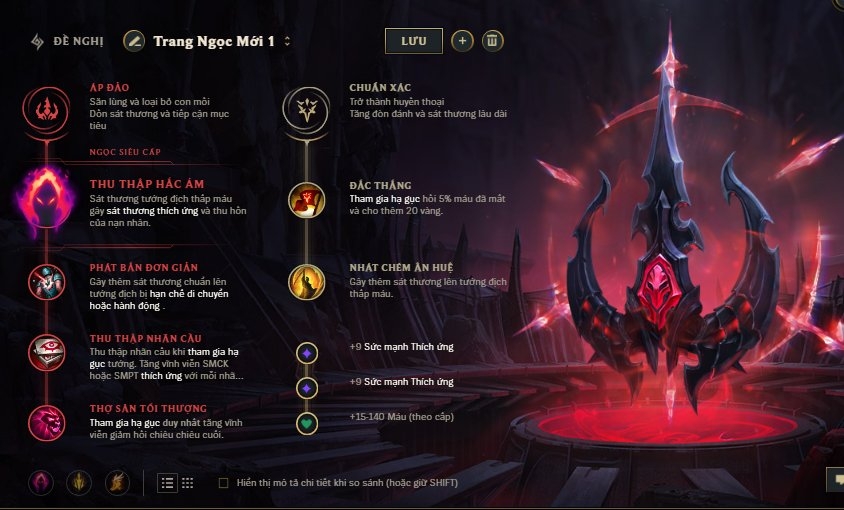Create a new rune page with plus button

(x=462, y=41)
